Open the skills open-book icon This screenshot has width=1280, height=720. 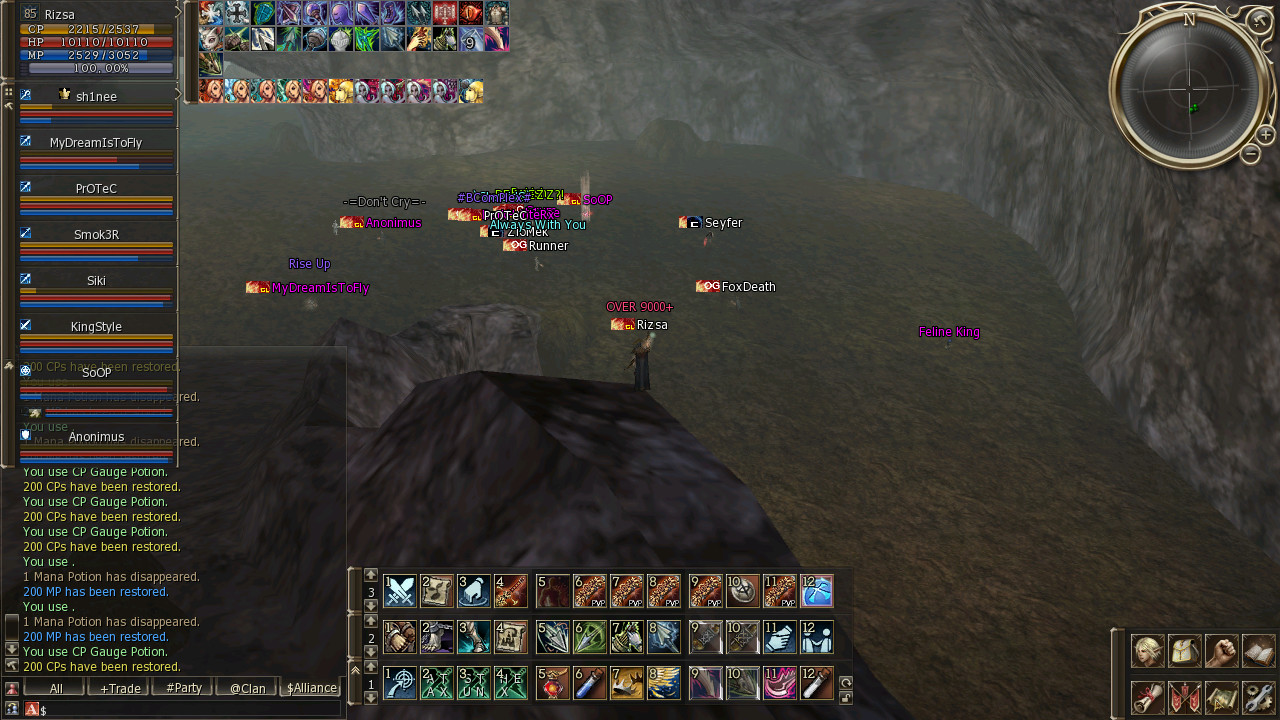click(1258, 651)
